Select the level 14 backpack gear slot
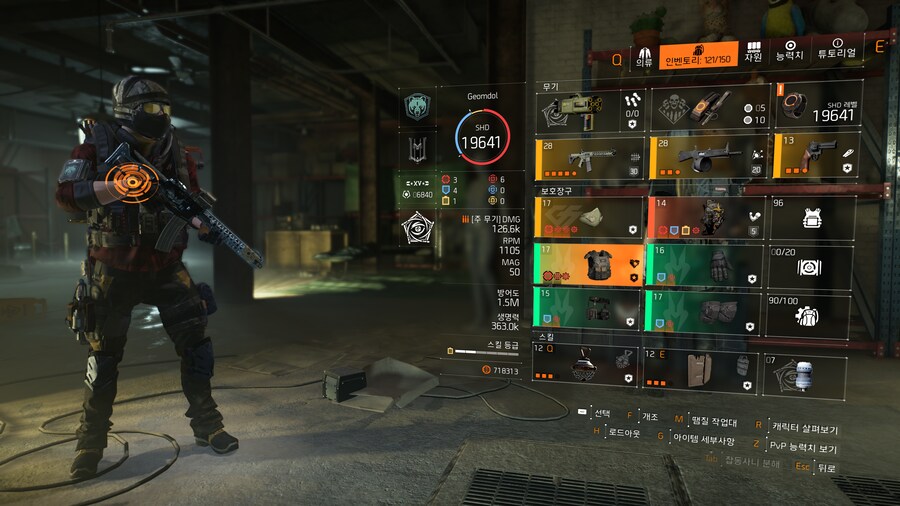Screen dimensions: 900x506 [x=703, y=217]
